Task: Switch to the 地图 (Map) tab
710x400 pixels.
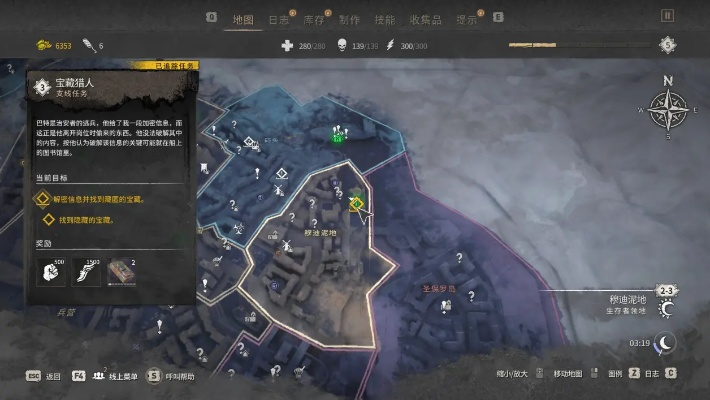Action: (x=242, y=19)
